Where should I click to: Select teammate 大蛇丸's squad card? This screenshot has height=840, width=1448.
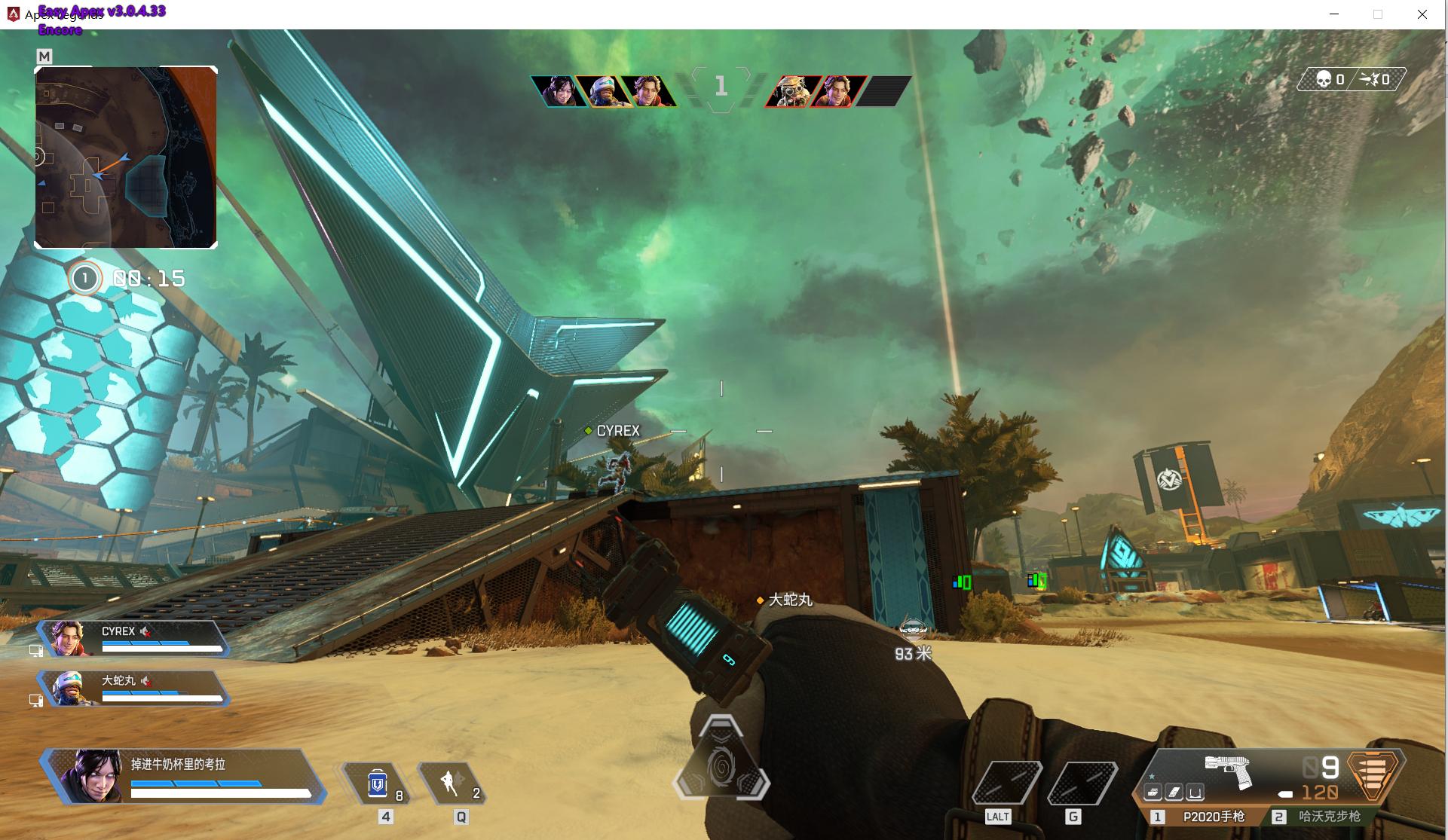pyautogui.click(x=134, y=688)
